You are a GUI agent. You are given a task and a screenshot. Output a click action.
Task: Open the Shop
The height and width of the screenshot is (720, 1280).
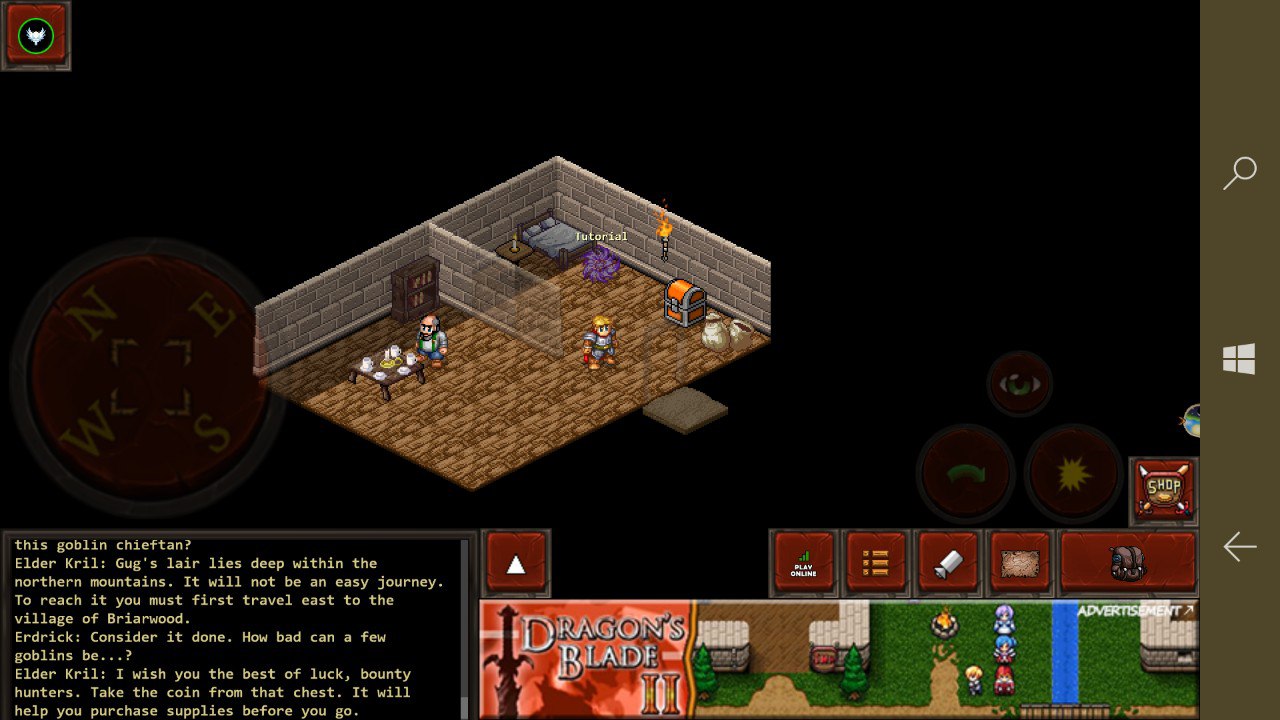pyautogui.click(x=1164, y=490)
